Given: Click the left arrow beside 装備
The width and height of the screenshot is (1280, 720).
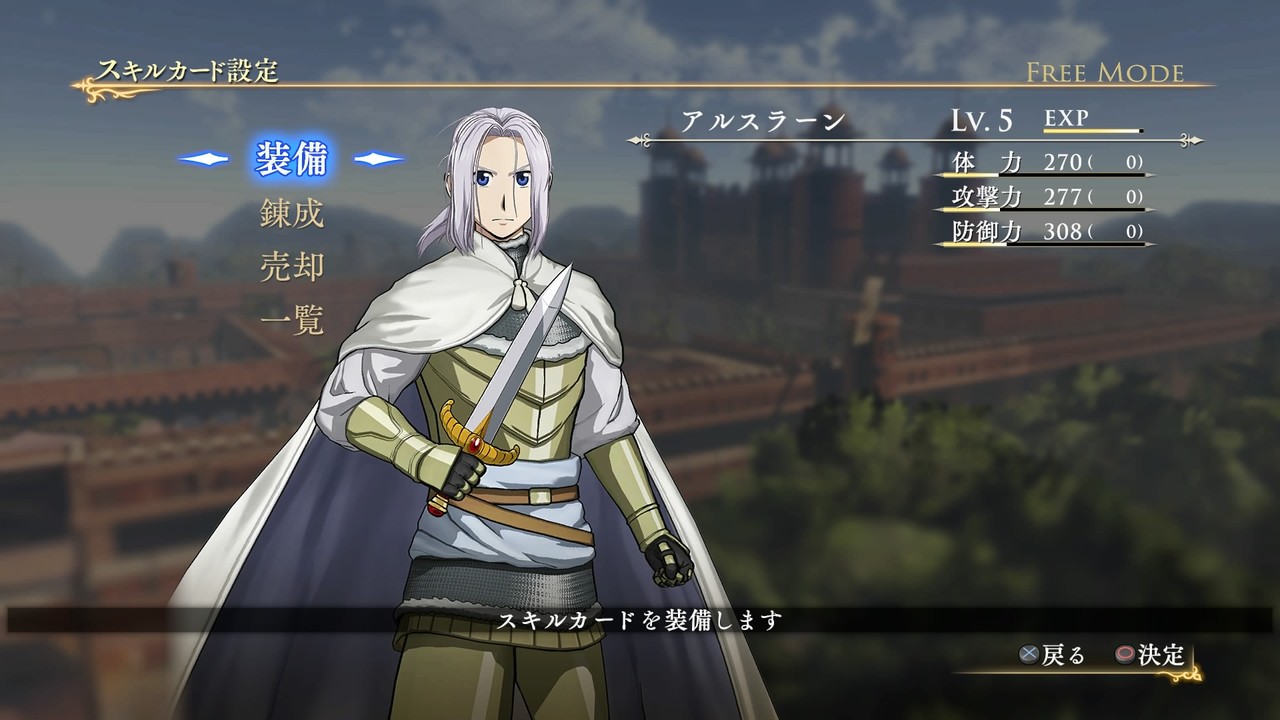Looking at the screenshot, I should pos(203,156).
